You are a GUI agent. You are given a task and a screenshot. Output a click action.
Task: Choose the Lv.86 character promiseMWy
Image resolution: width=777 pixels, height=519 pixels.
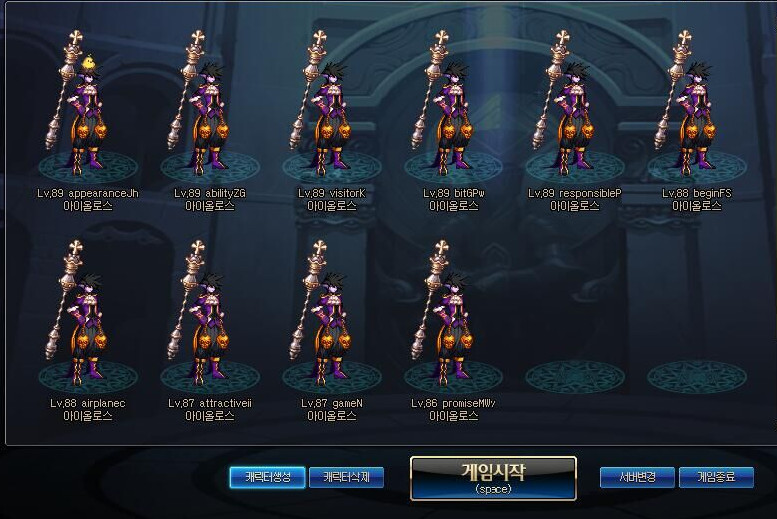[453, 320]
